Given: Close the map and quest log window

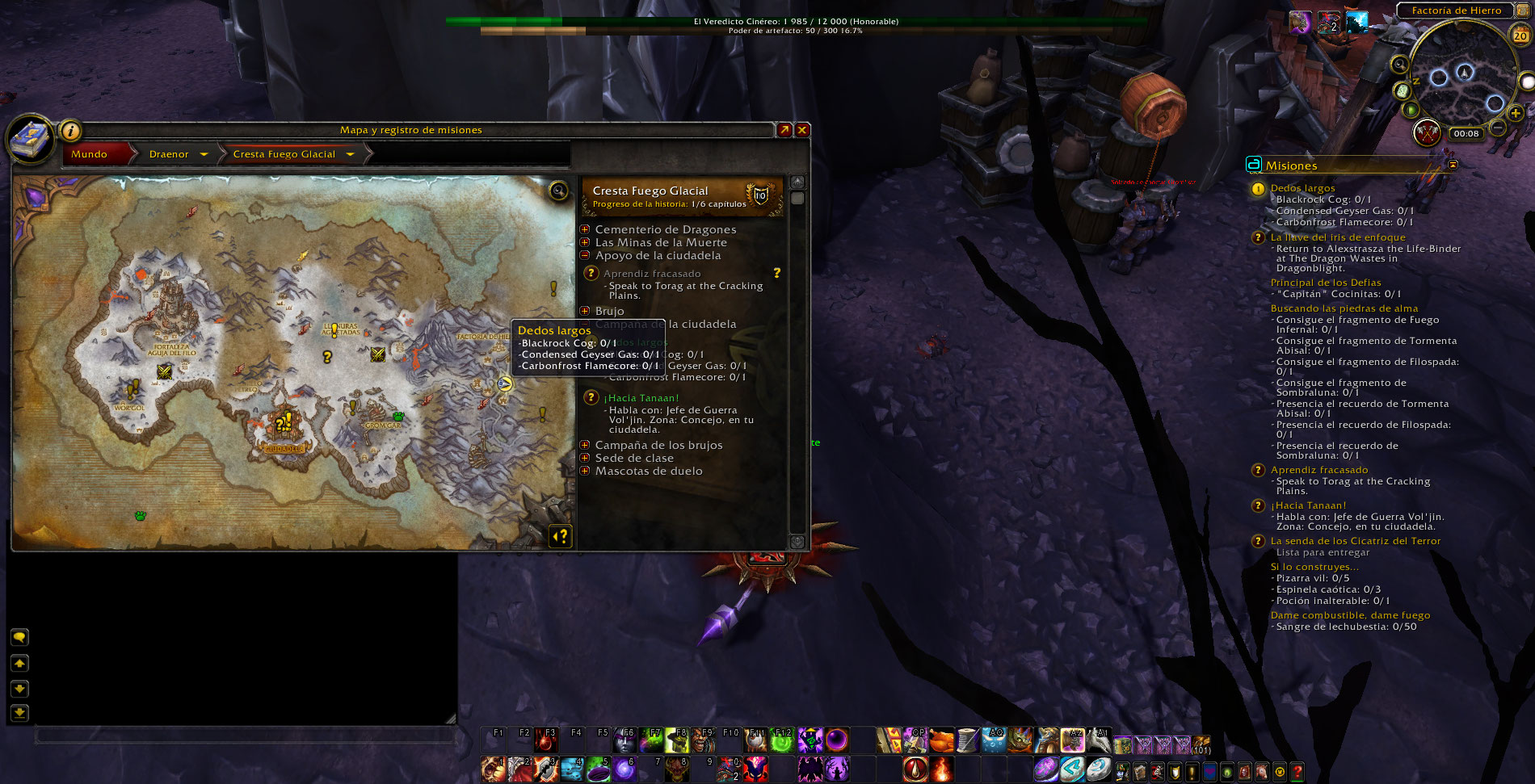Looking at the screenshot, I should (x=802, y=130).
